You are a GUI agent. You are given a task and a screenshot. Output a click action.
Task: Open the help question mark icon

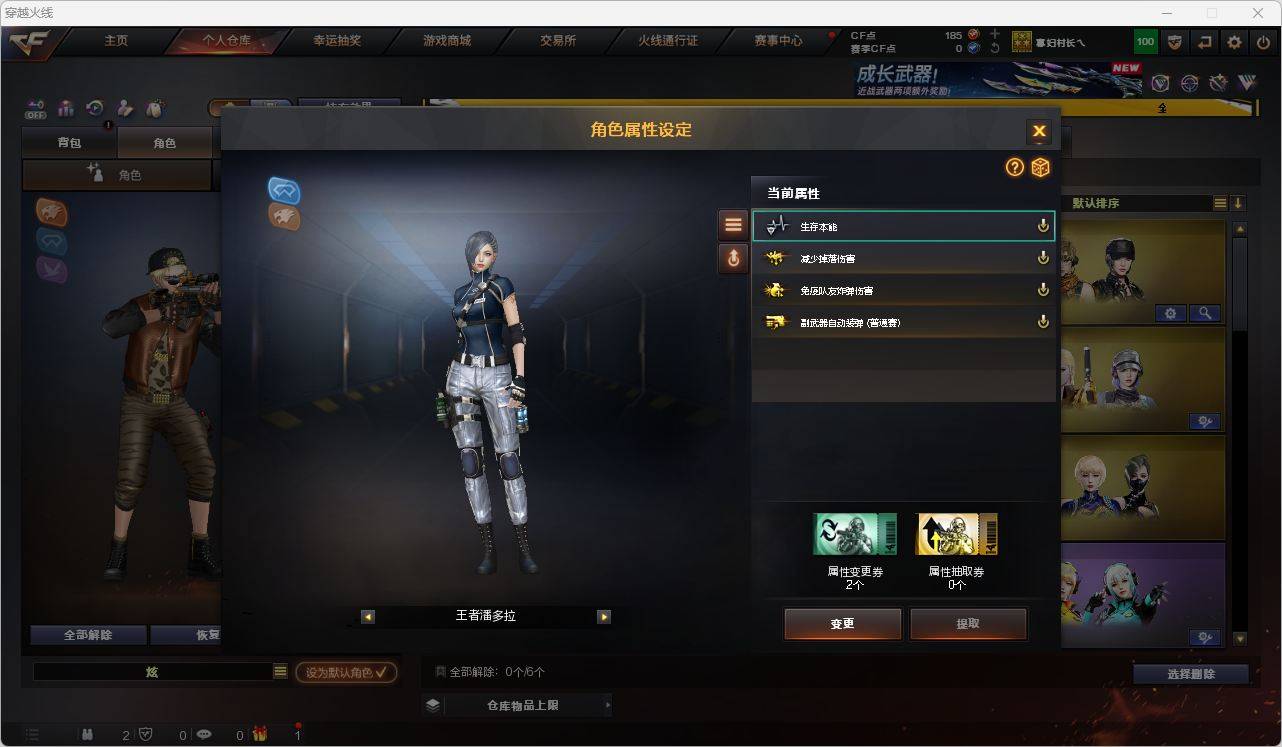coord(1014,168)
